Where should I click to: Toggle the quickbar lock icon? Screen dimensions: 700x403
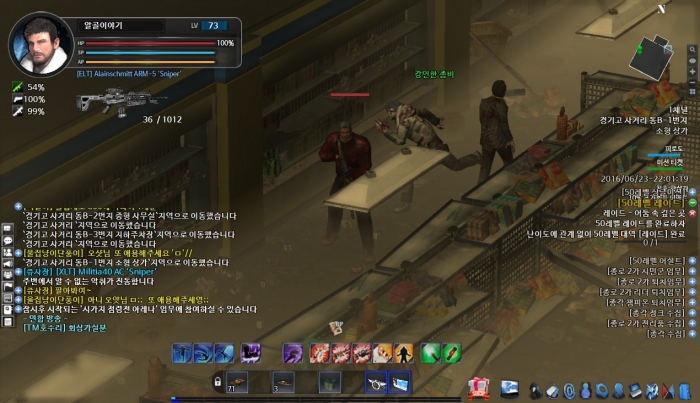(x=217, y=382)
